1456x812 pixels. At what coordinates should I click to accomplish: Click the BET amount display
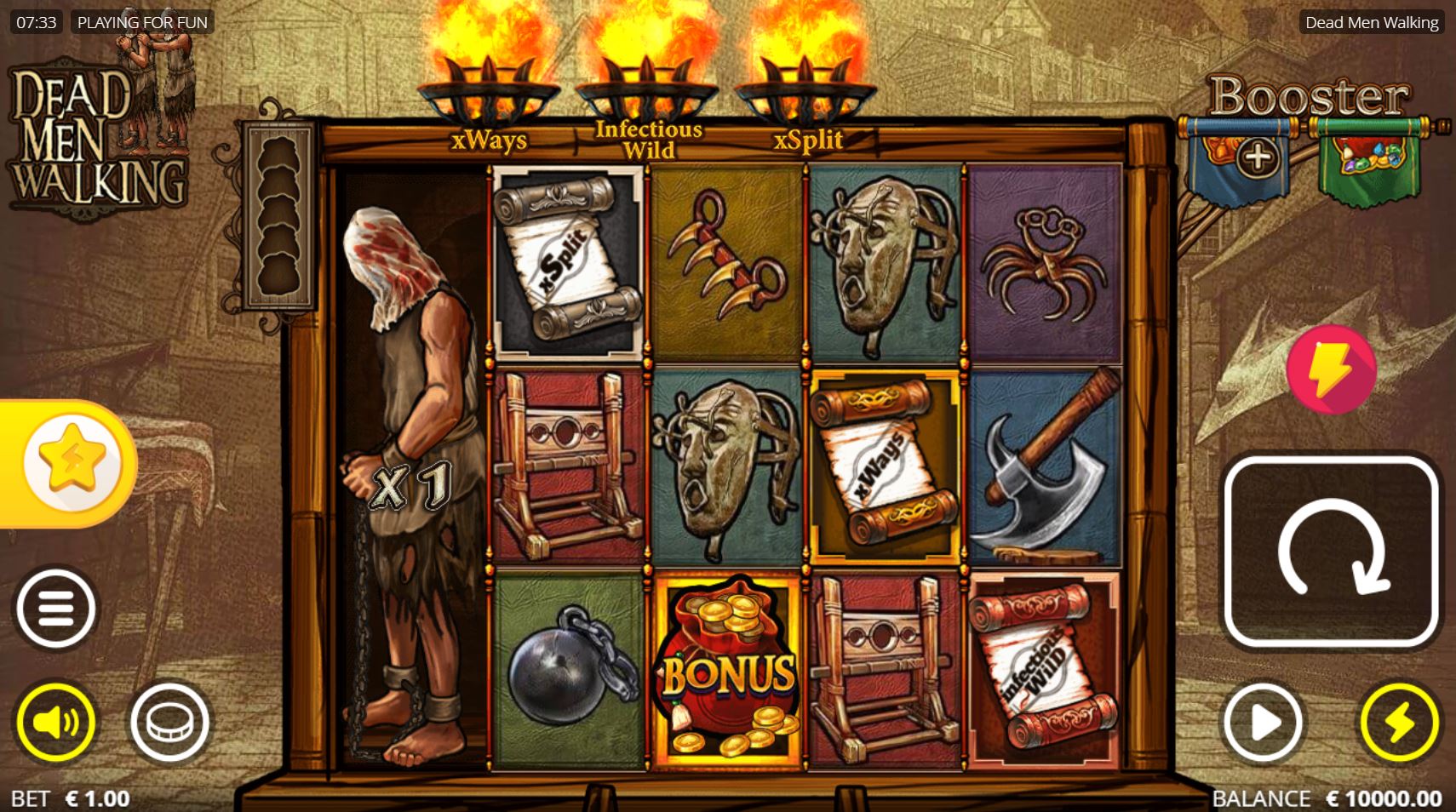click(72, 798)
